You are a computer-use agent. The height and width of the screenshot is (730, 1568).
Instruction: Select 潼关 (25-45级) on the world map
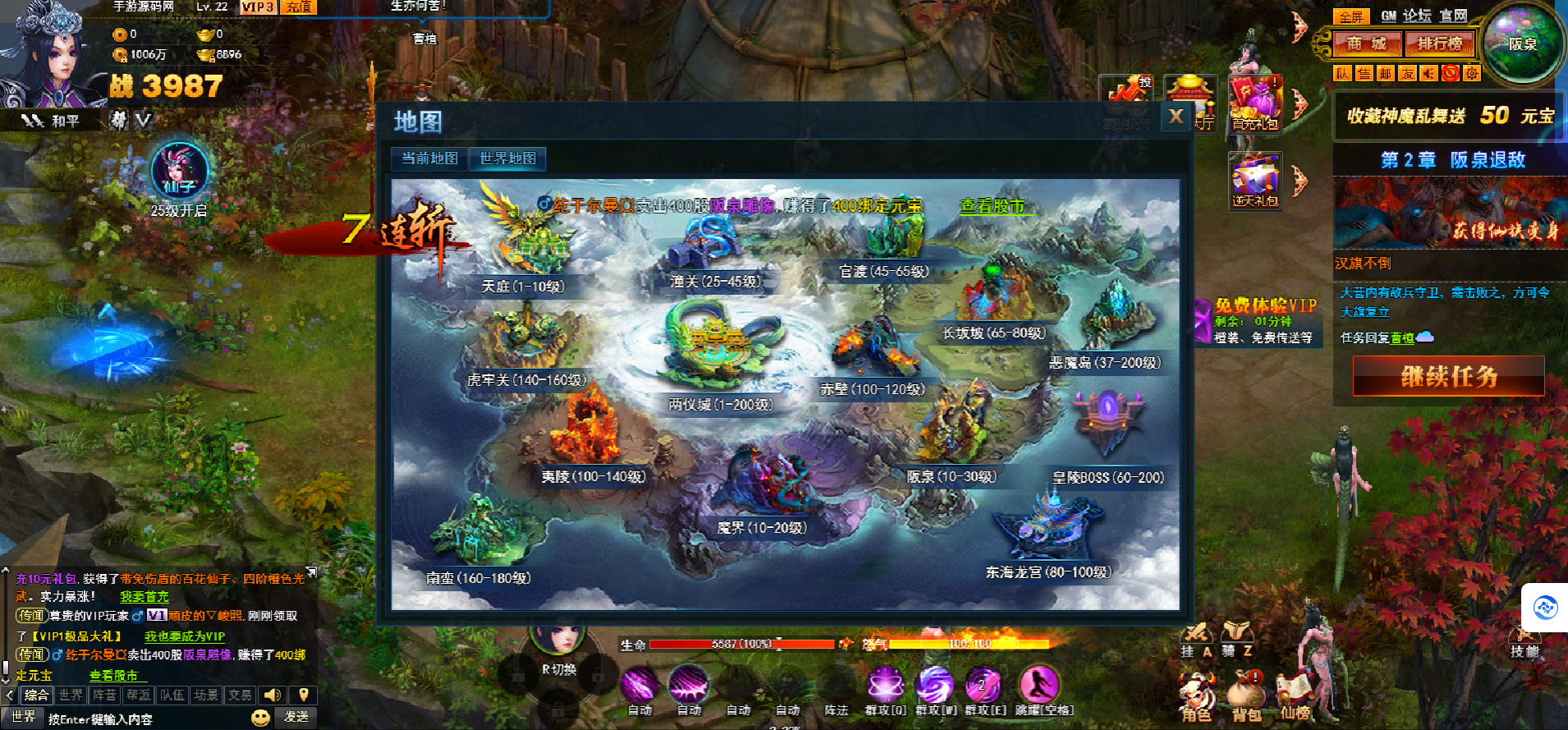tap(715, 282)
